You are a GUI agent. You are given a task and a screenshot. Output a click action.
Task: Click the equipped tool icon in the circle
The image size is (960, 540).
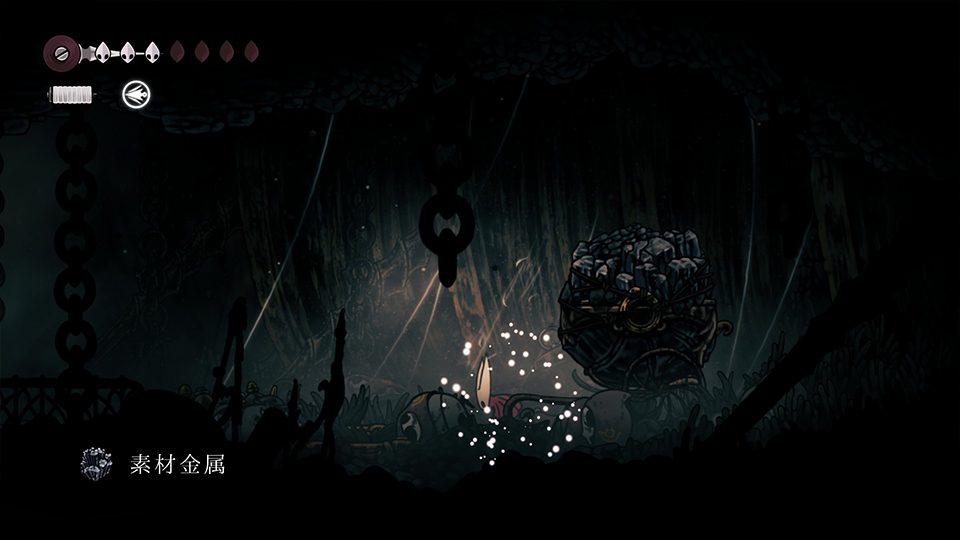click(x=136, y=95)
